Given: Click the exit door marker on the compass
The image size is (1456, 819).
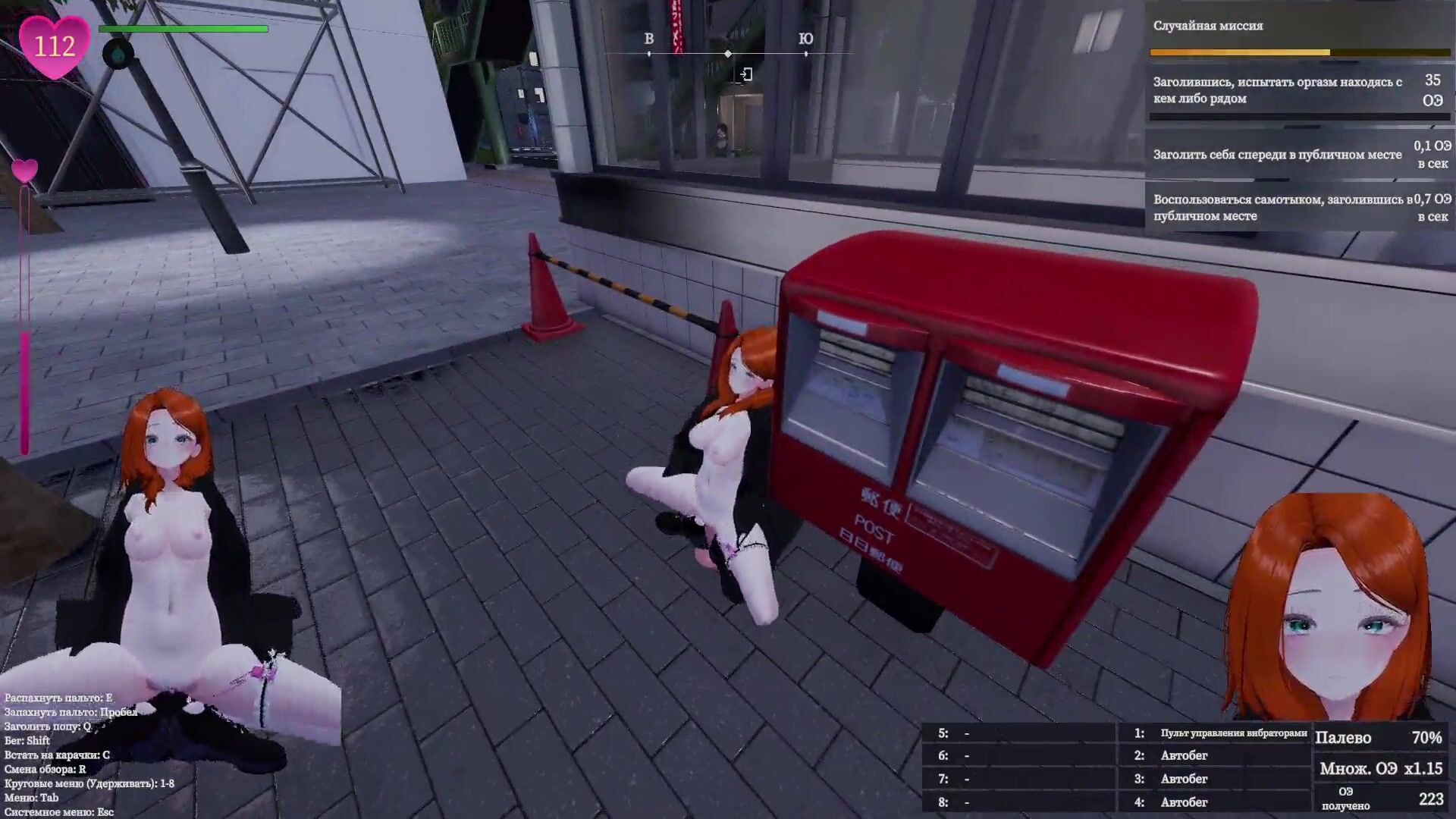Looking at the screenshot, I should pyautogui.click(x=746, y=74).
